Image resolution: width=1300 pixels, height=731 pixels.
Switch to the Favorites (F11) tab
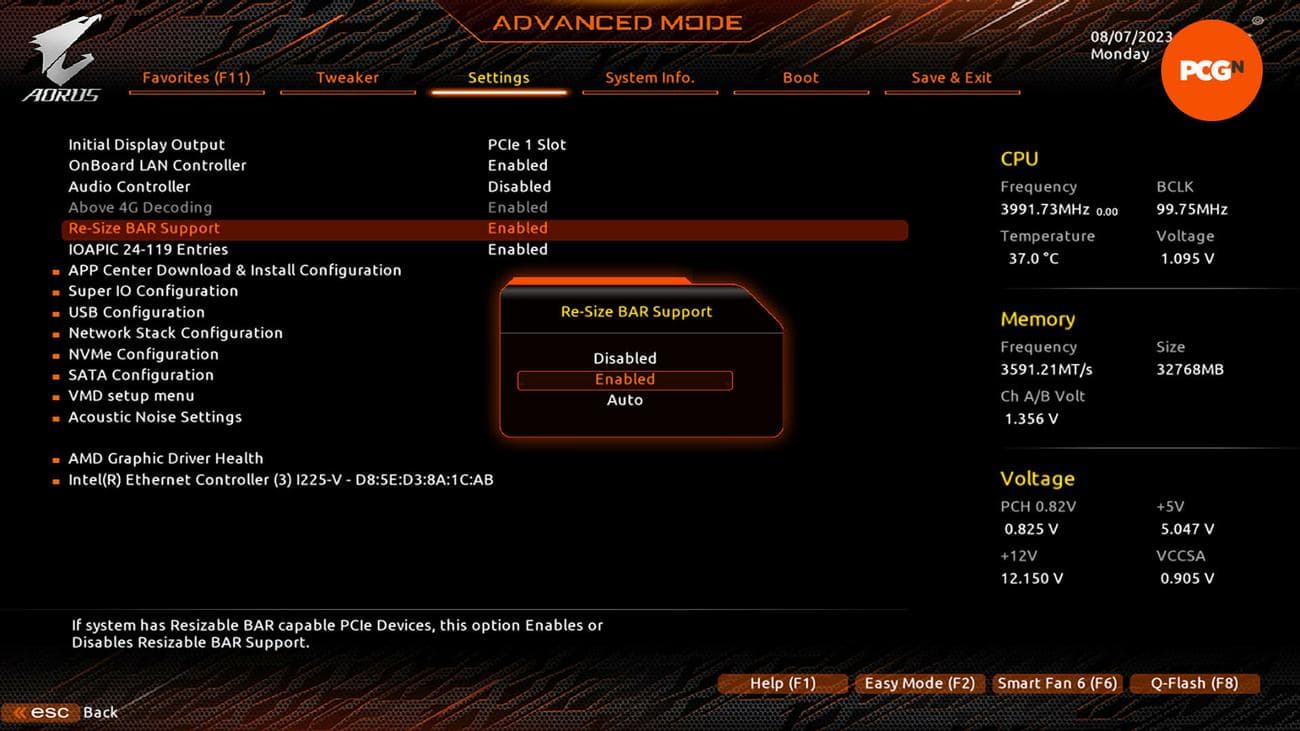196,78
